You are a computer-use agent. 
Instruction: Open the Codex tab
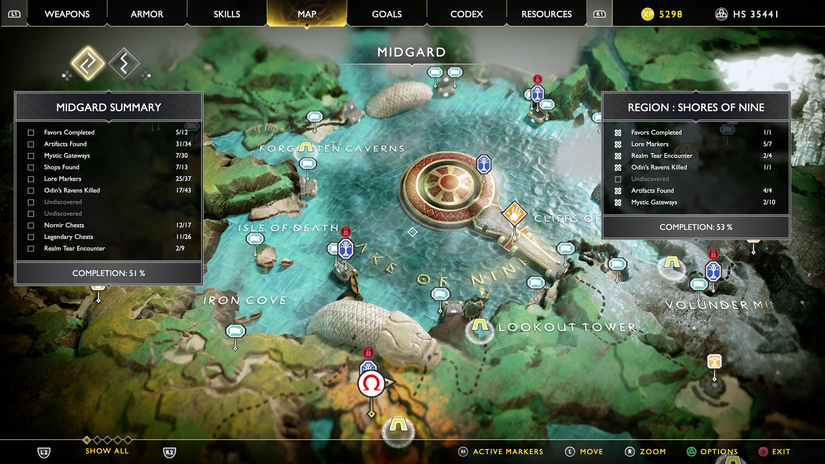(x=466, y=14)
